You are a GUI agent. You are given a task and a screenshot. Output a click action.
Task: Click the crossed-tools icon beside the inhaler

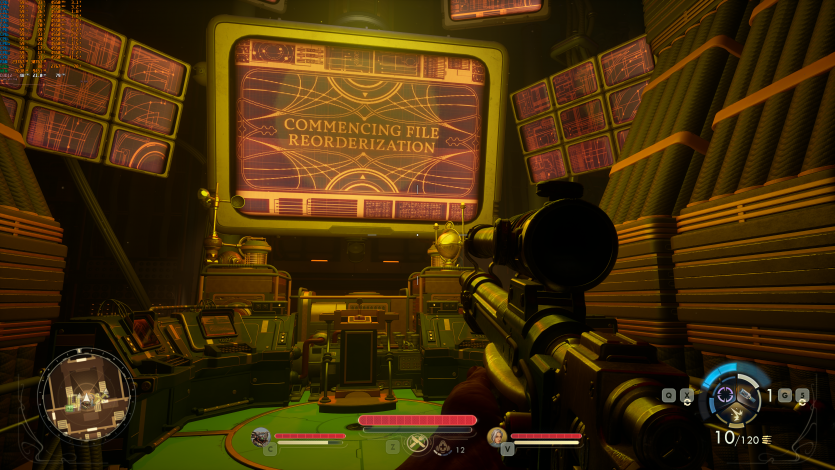(418, 445)
